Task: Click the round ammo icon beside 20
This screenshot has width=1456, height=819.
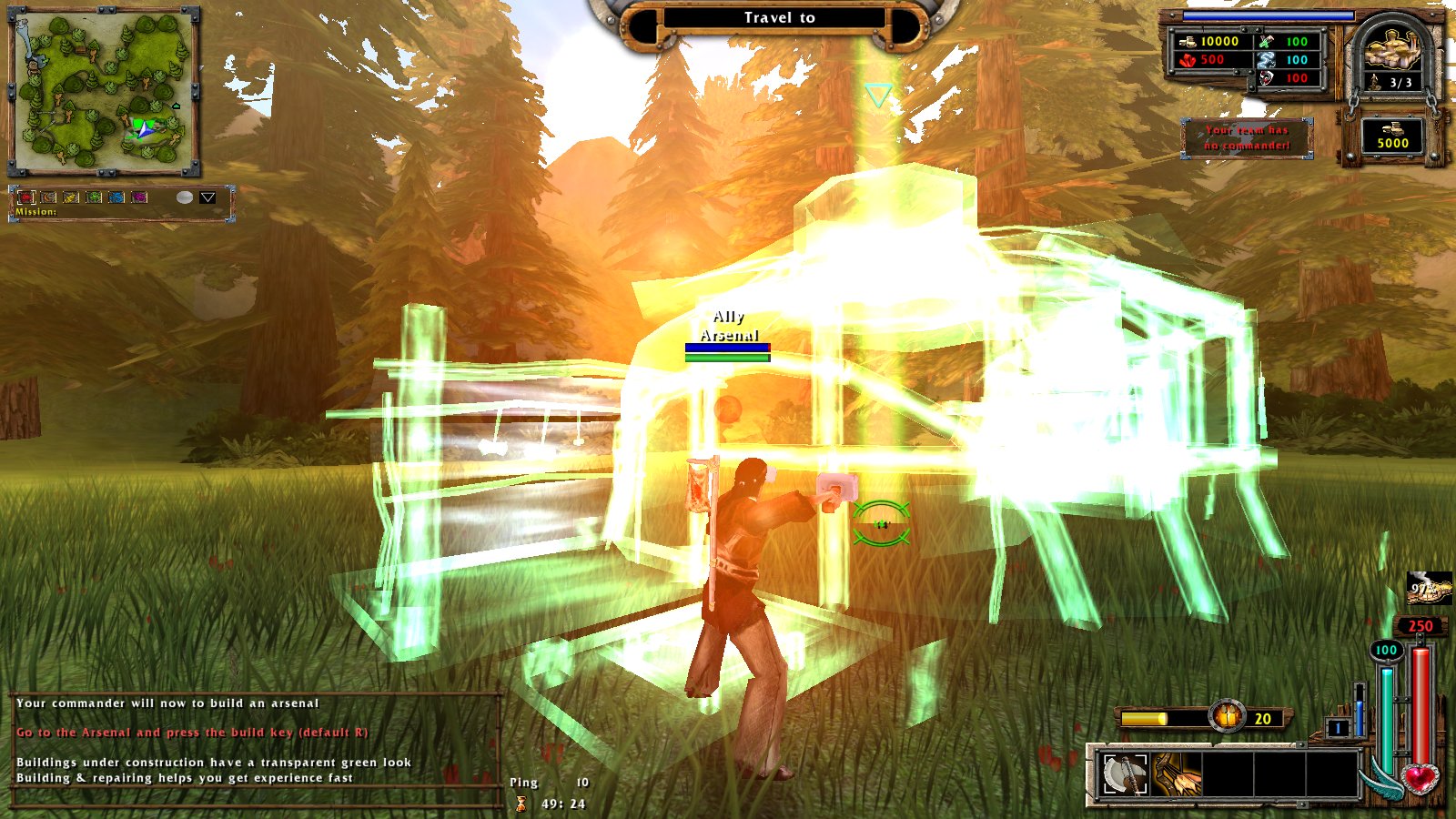Action: point(1228,717)
